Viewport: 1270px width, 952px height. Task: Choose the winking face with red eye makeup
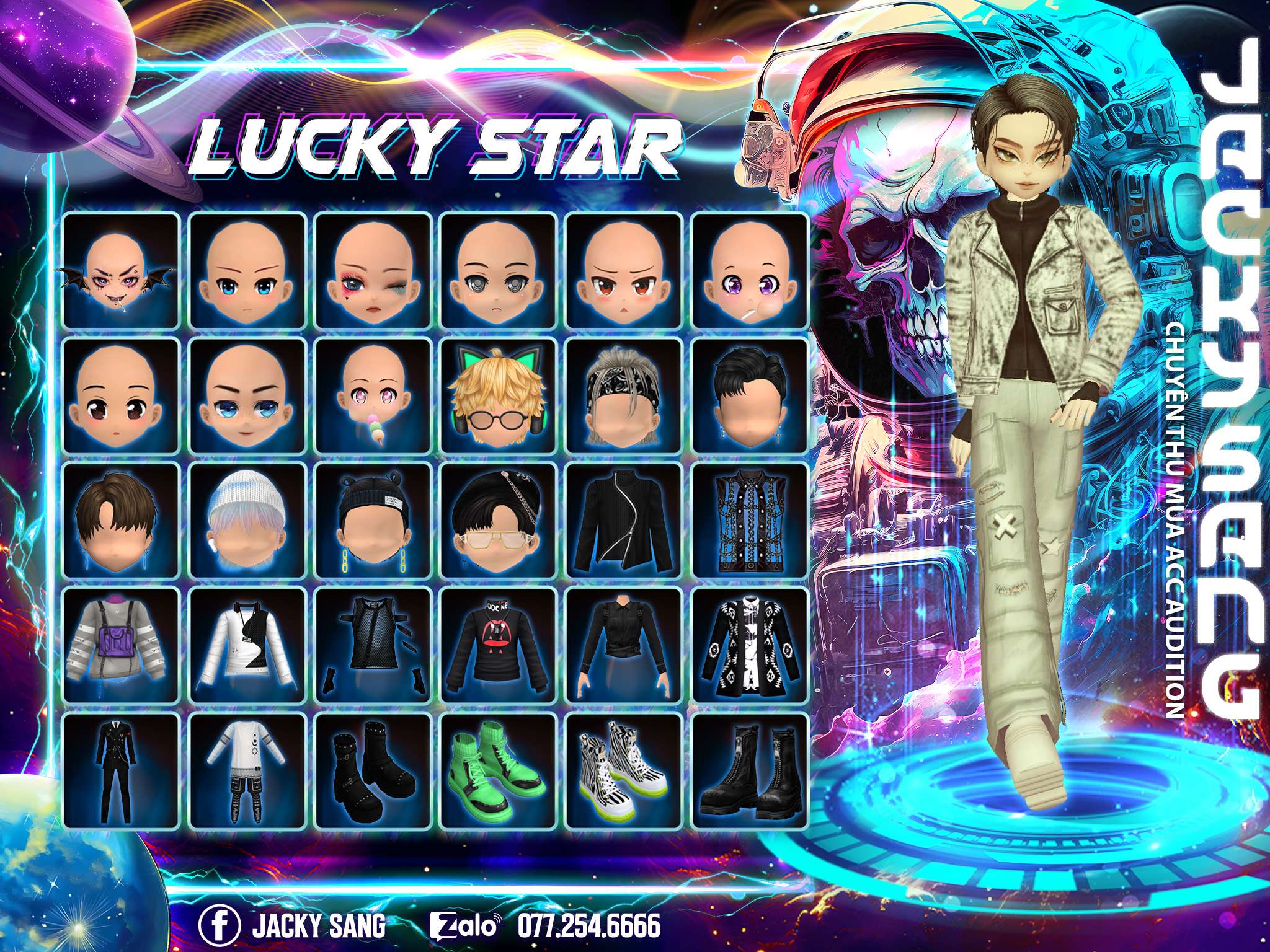(373, 271)
